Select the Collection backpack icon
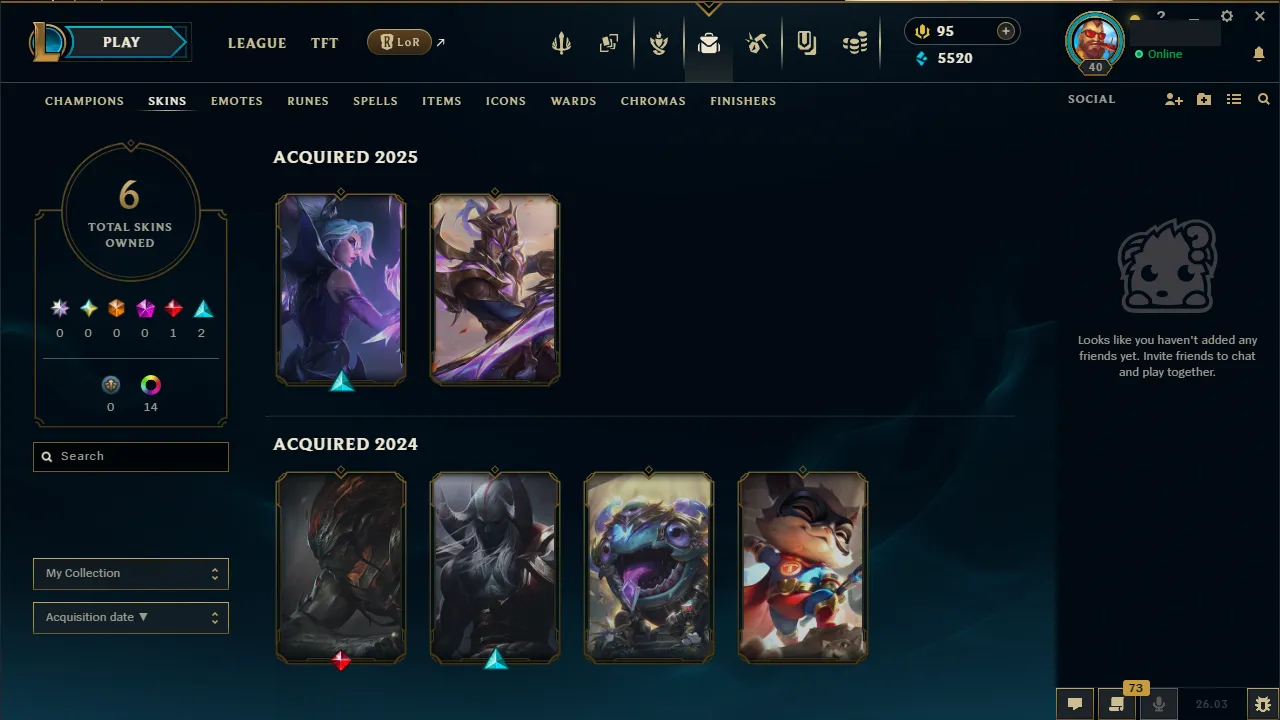The image size is (1280, 720). click(708, 43)
